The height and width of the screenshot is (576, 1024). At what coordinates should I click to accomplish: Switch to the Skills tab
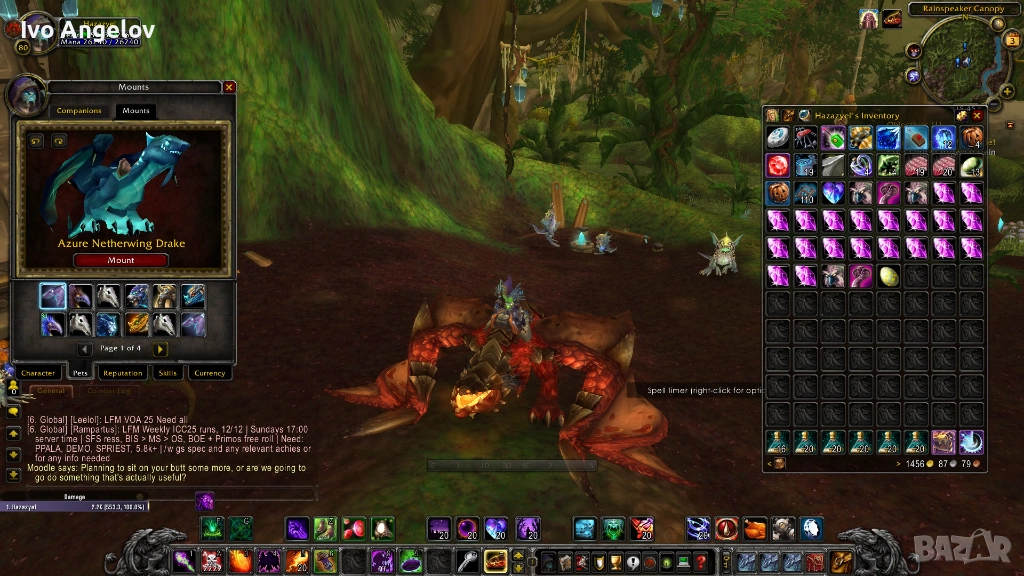166,373
